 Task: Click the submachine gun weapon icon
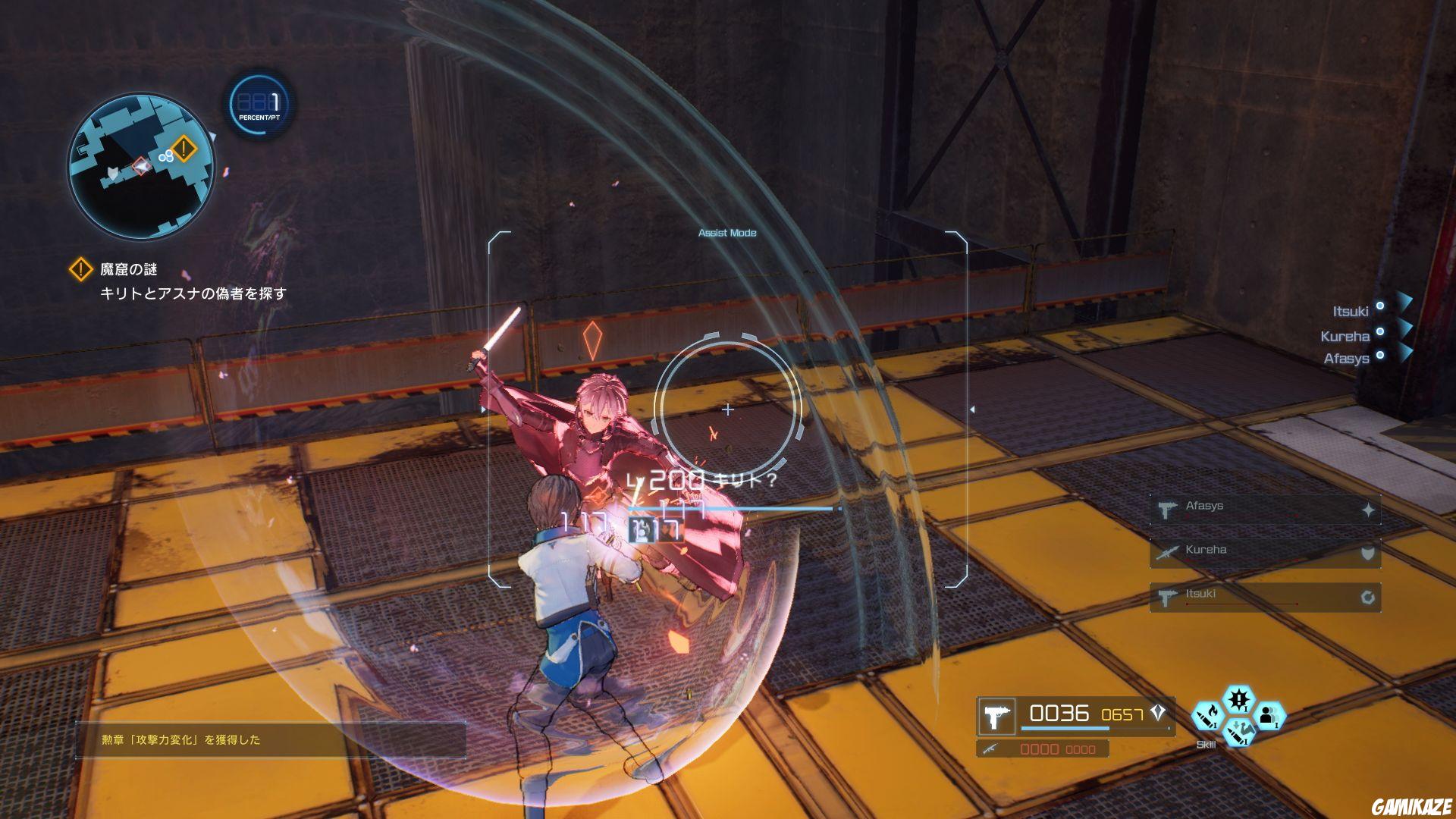996,717
